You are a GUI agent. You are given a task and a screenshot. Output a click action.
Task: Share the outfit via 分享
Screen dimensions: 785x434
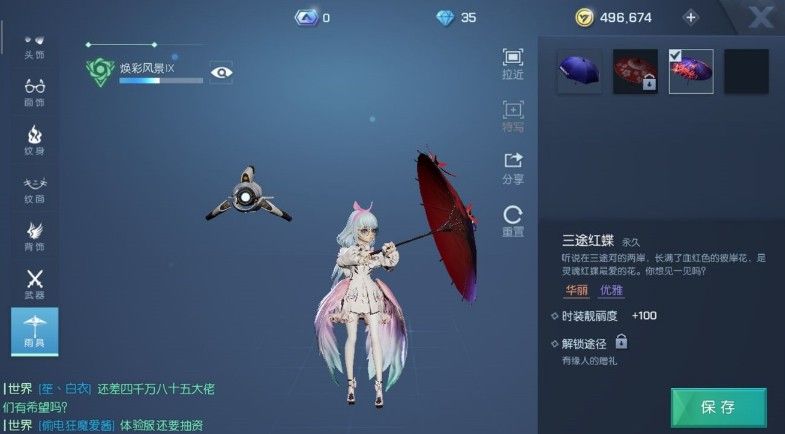pyautogui.click(x=513, y=167)
